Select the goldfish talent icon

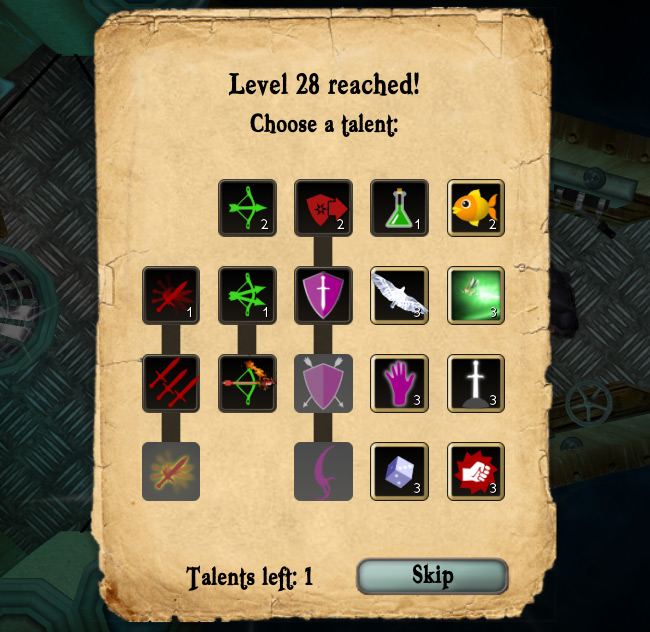476,208
